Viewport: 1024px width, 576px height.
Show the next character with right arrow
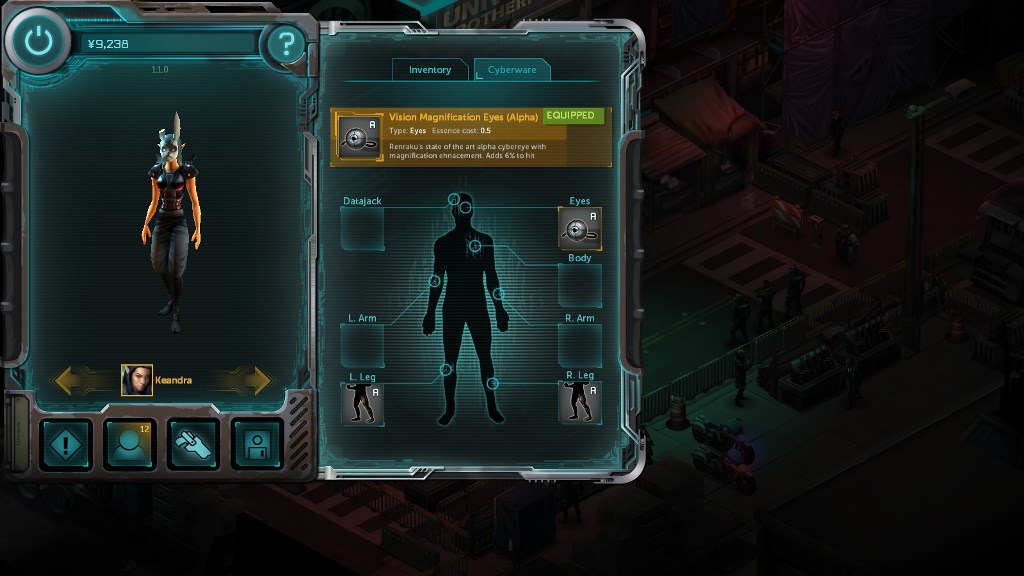pyautogui.click(x=248, y=380)
